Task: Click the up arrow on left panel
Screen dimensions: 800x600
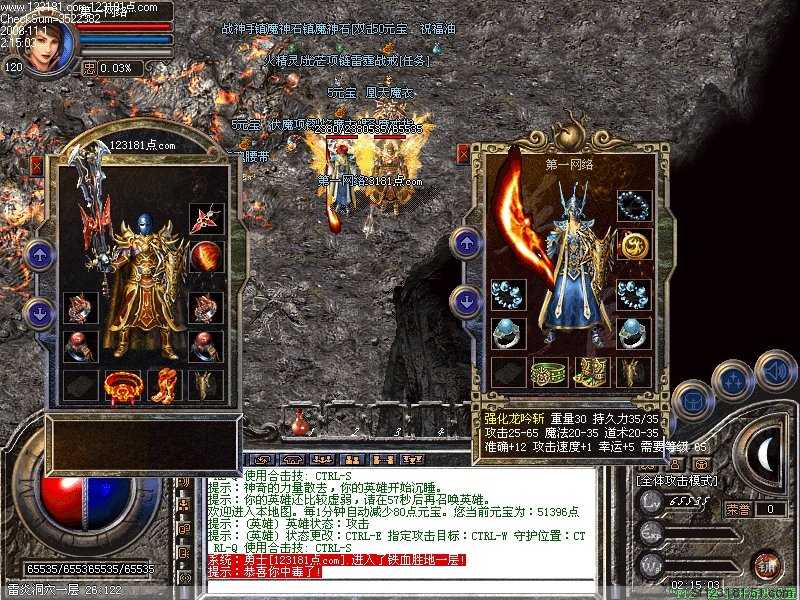Action: tap(39, 255)
